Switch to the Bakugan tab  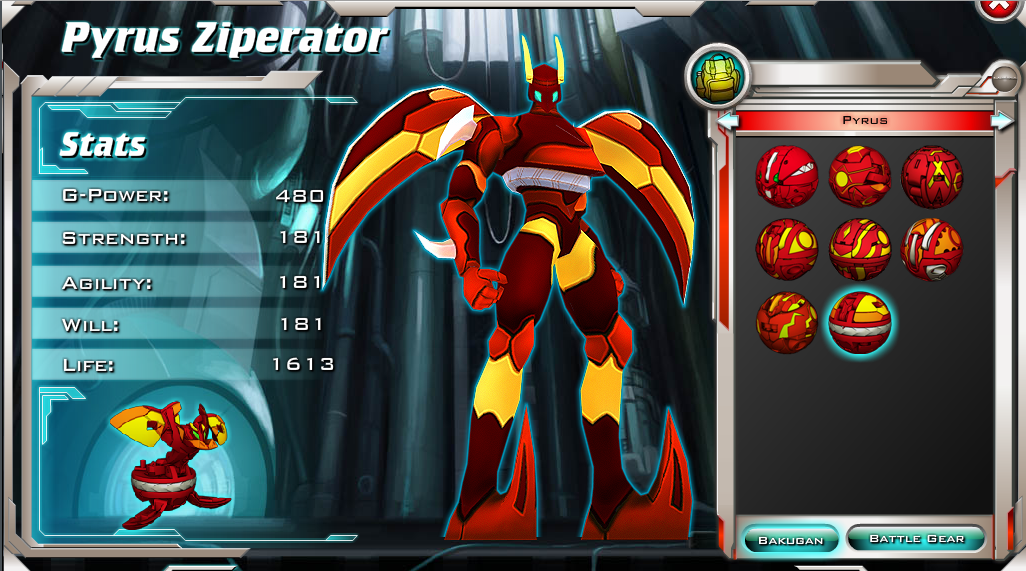click(790, 540)
